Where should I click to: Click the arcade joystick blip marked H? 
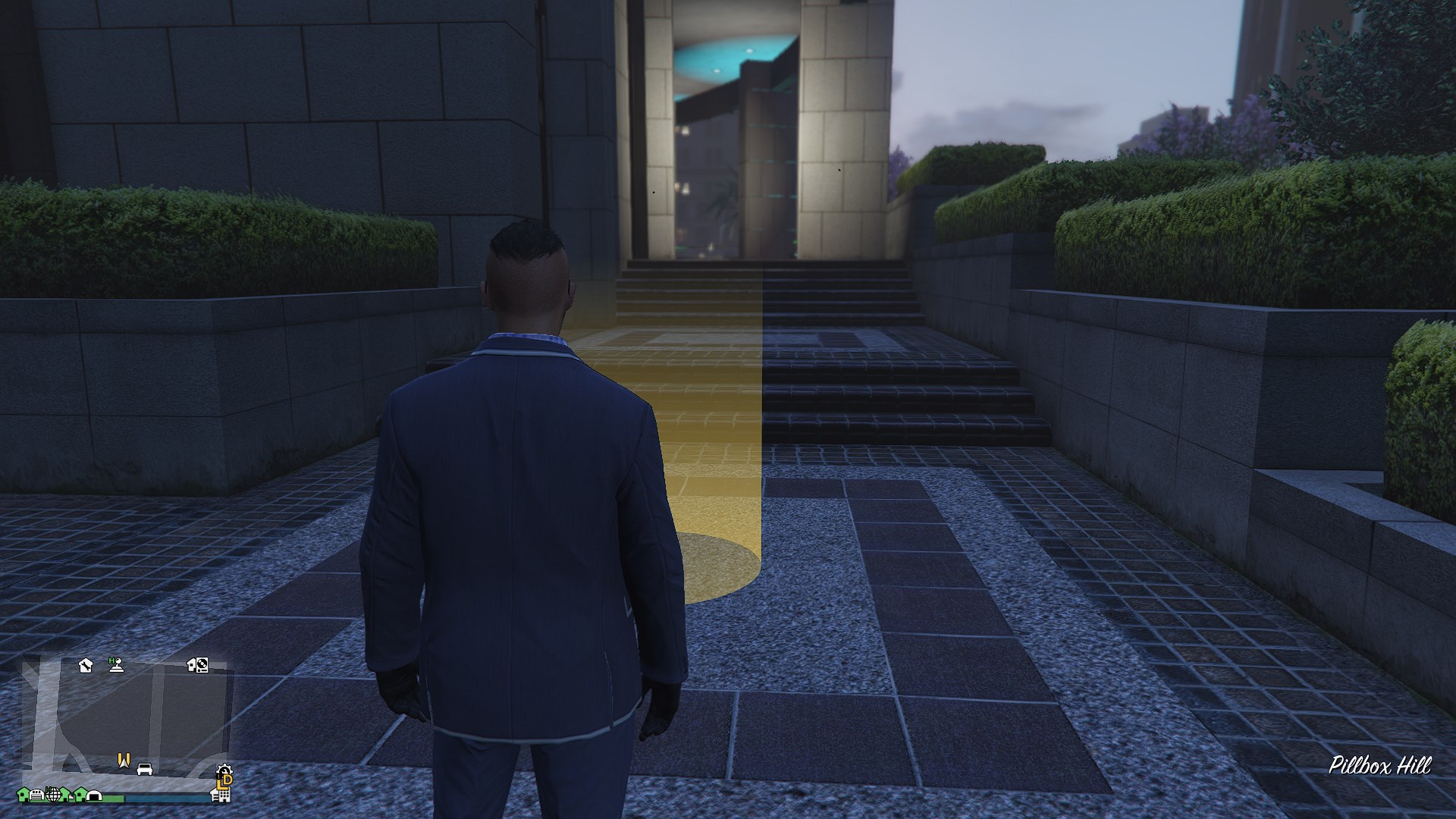point(117,665)
